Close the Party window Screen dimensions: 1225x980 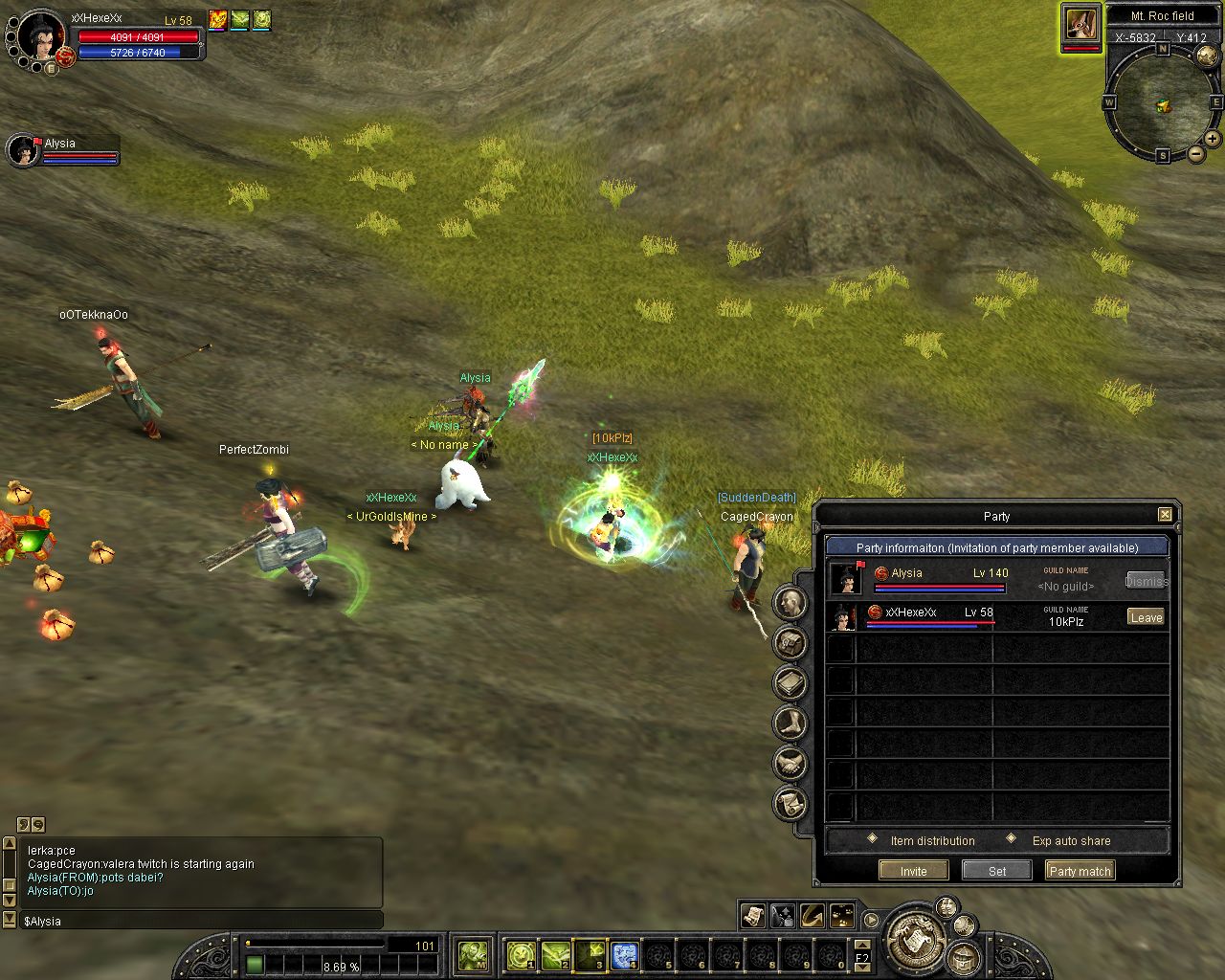(1165, 515)
